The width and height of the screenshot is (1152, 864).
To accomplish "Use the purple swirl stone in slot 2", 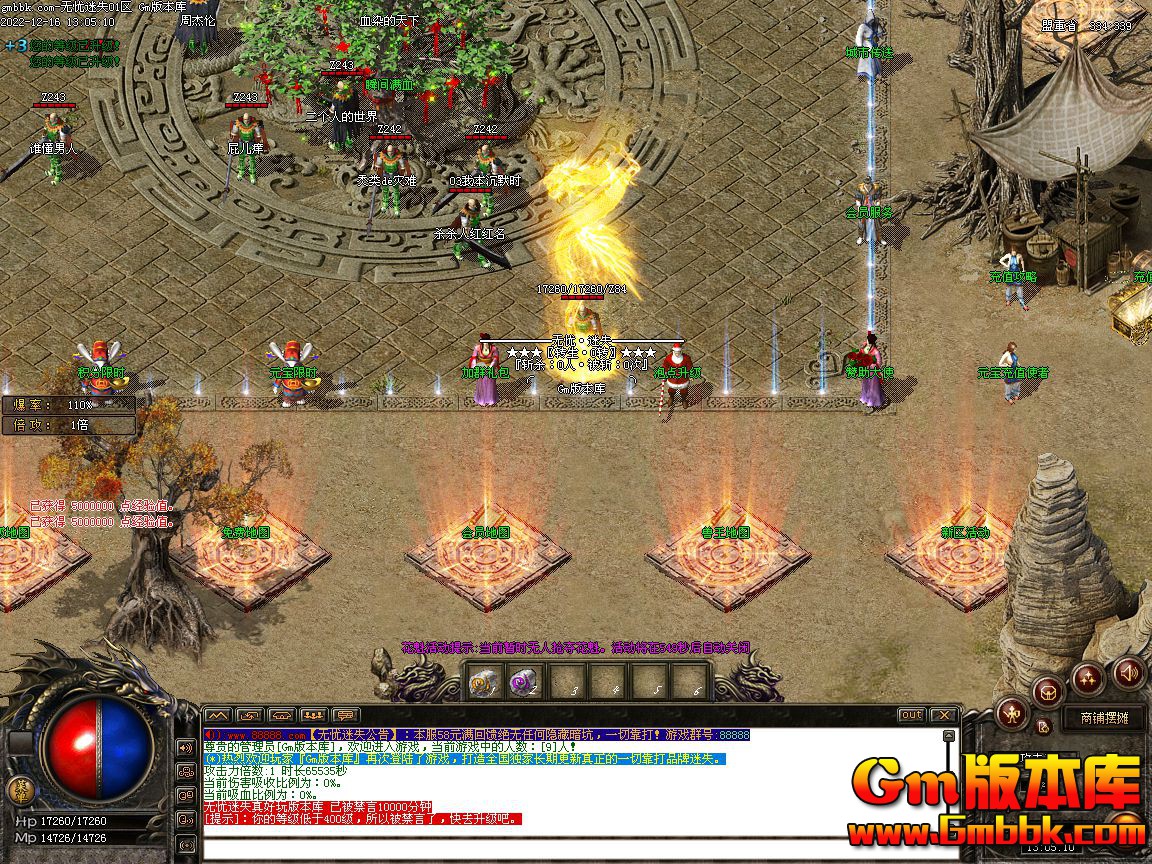I will coord(523,683).
